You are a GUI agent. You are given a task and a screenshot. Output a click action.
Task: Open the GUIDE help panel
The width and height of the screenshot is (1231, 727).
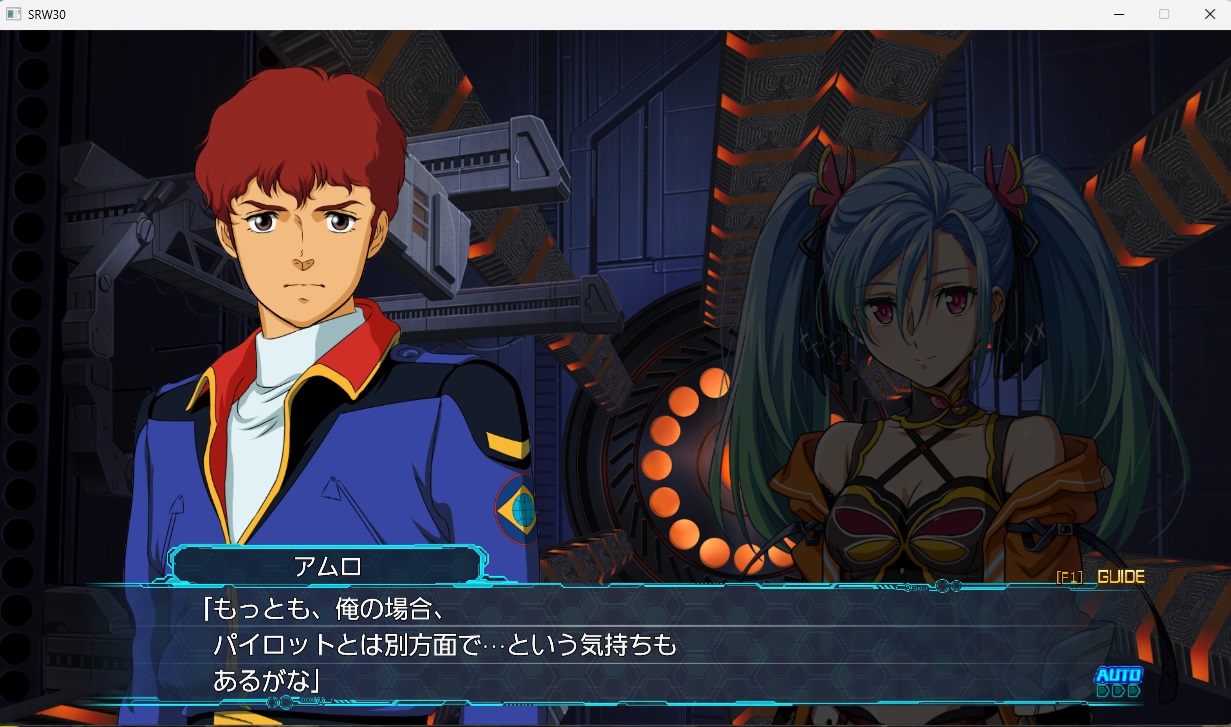(1101, 577)
